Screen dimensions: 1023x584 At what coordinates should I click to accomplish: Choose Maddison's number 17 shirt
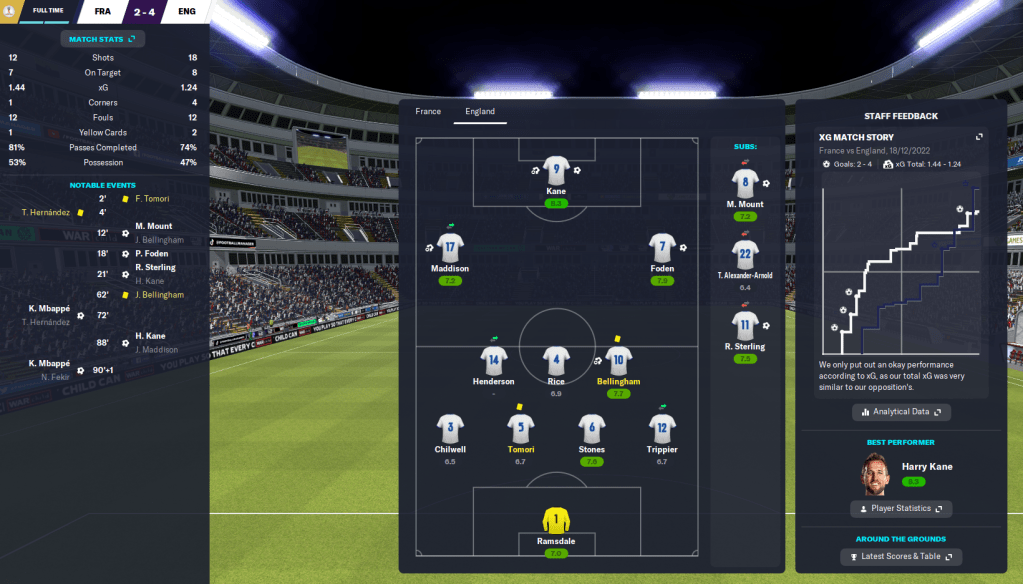pyautogui.click(x=450, y=247)
